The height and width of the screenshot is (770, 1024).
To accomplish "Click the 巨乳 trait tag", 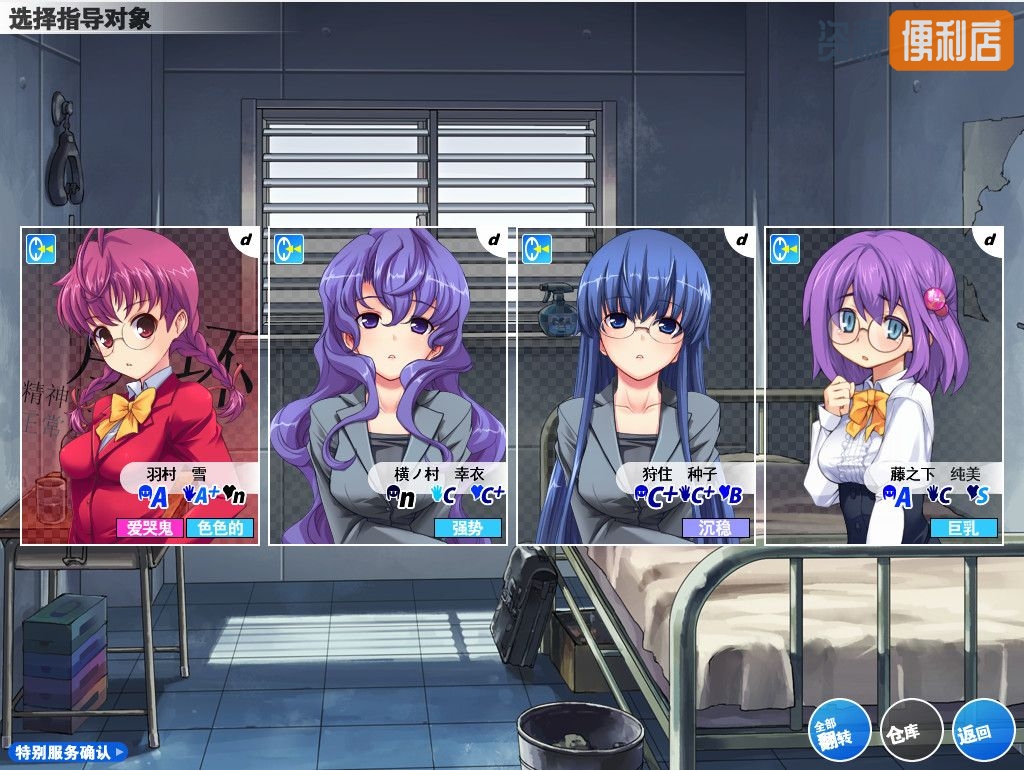I will click(x=964, y=528).
